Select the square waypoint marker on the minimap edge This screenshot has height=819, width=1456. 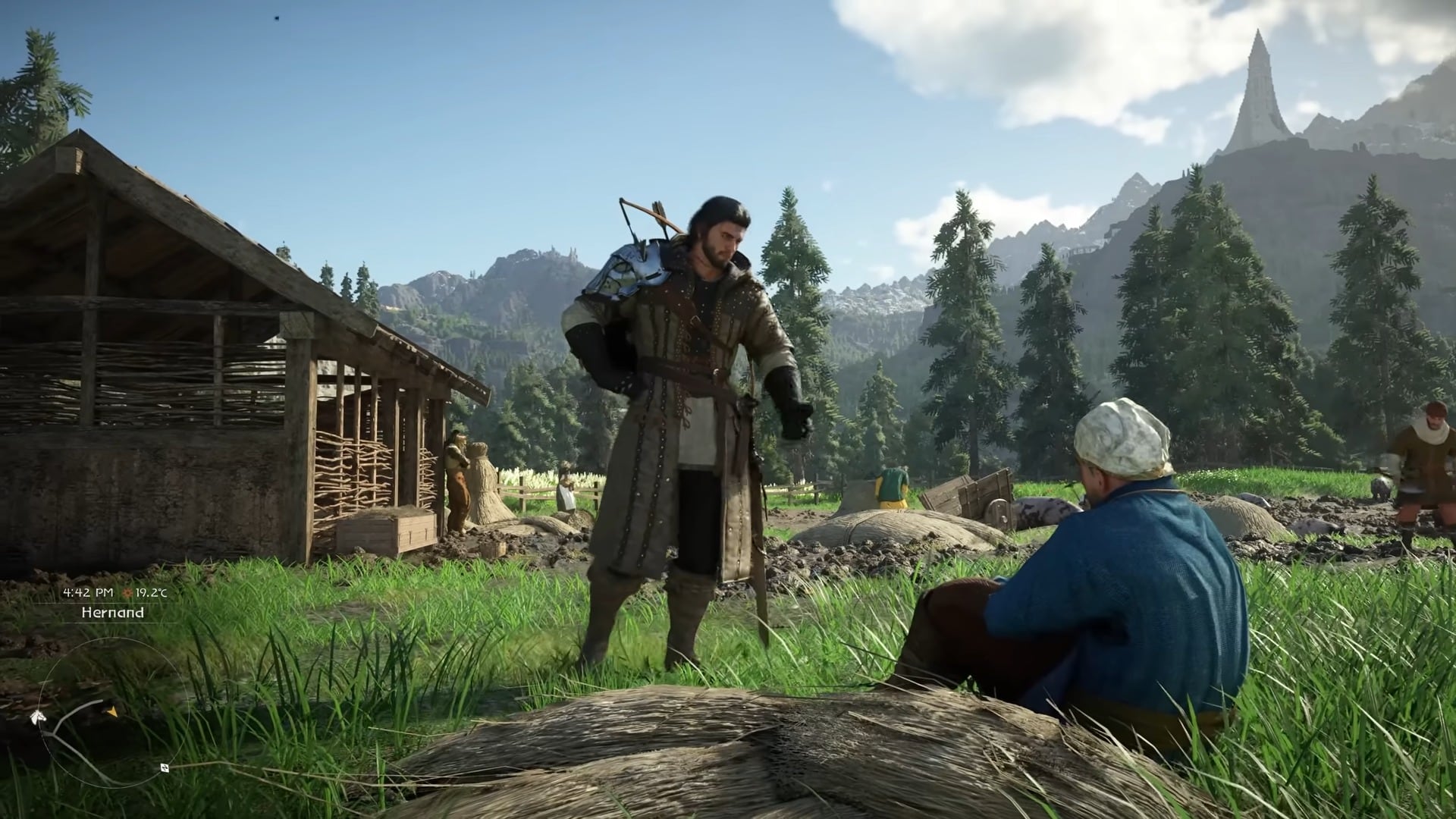165,767
